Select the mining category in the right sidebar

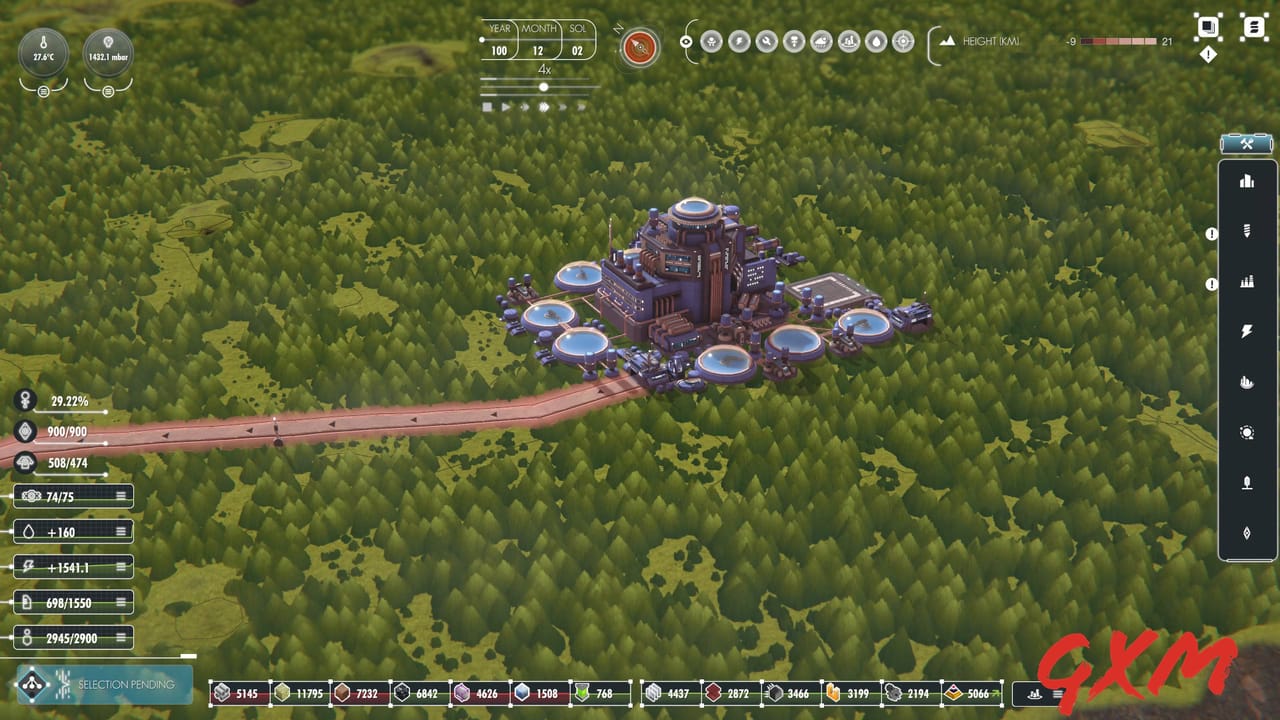[1247, 231]
